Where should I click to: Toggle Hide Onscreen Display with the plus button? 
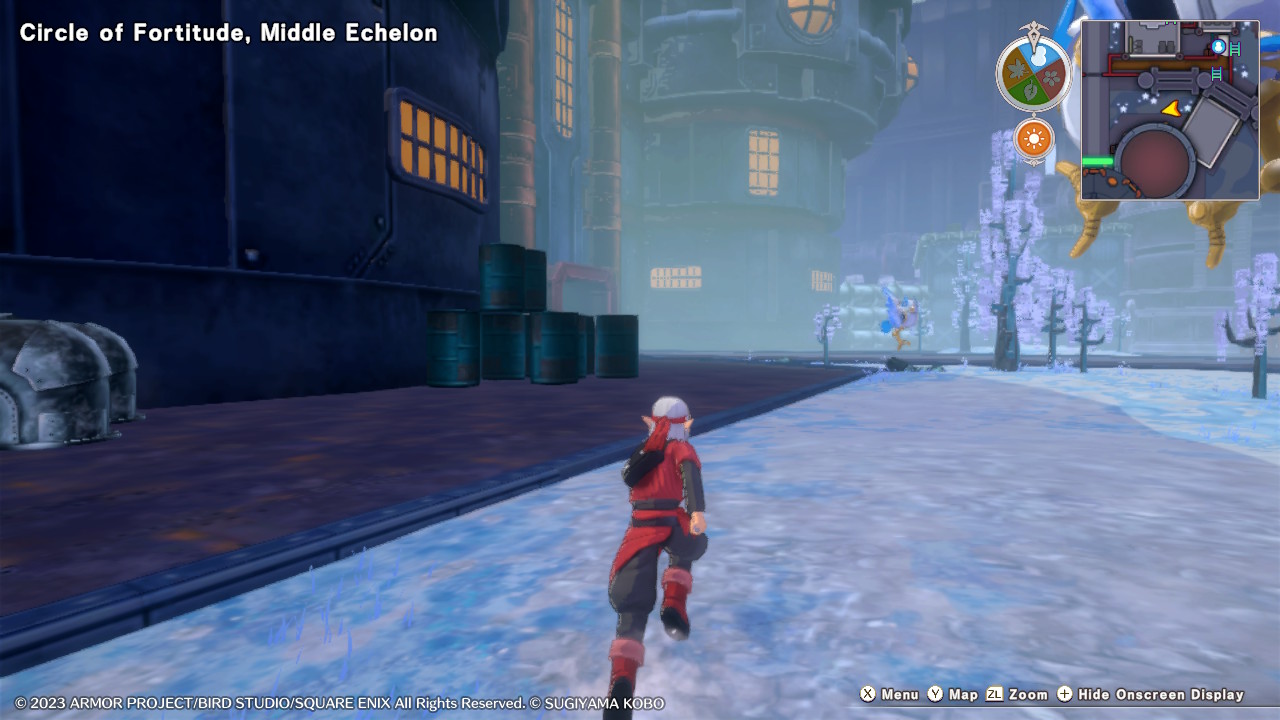[1067, 694]
